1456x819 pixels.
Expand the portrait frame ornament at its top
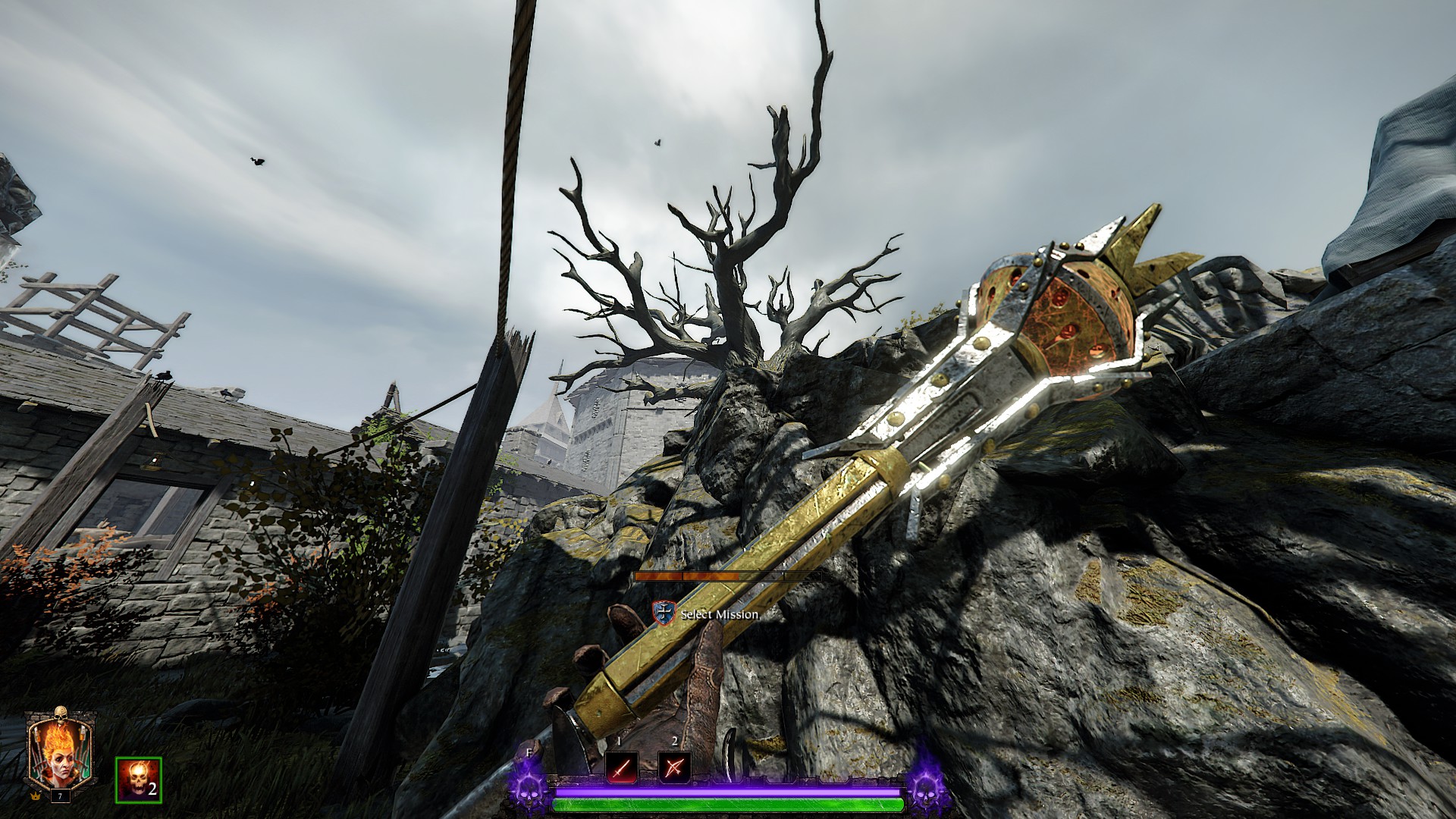coord(61,715)
